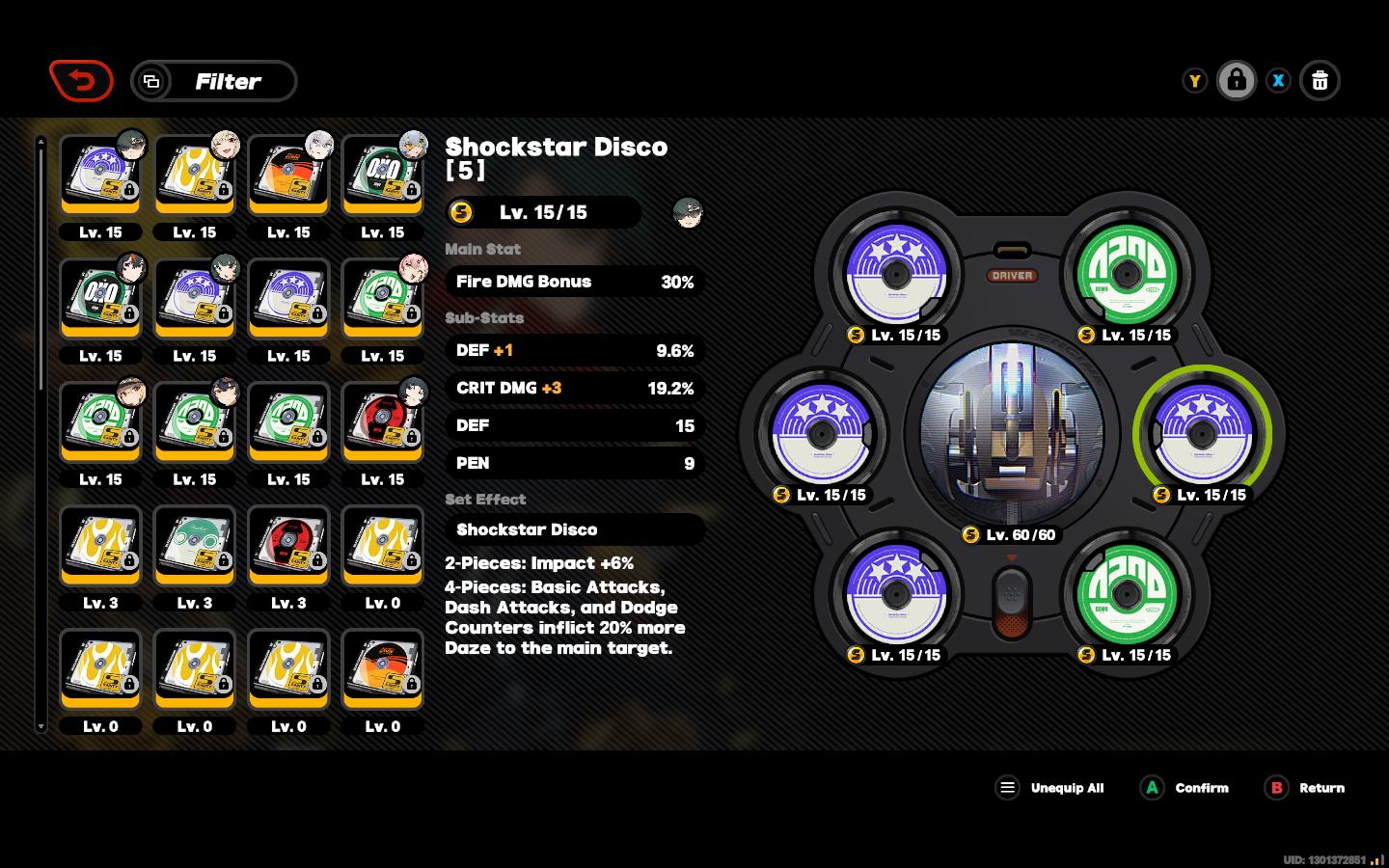Select the Lv. 15 orange disc
1389x868 pixels.
[288, 176]
